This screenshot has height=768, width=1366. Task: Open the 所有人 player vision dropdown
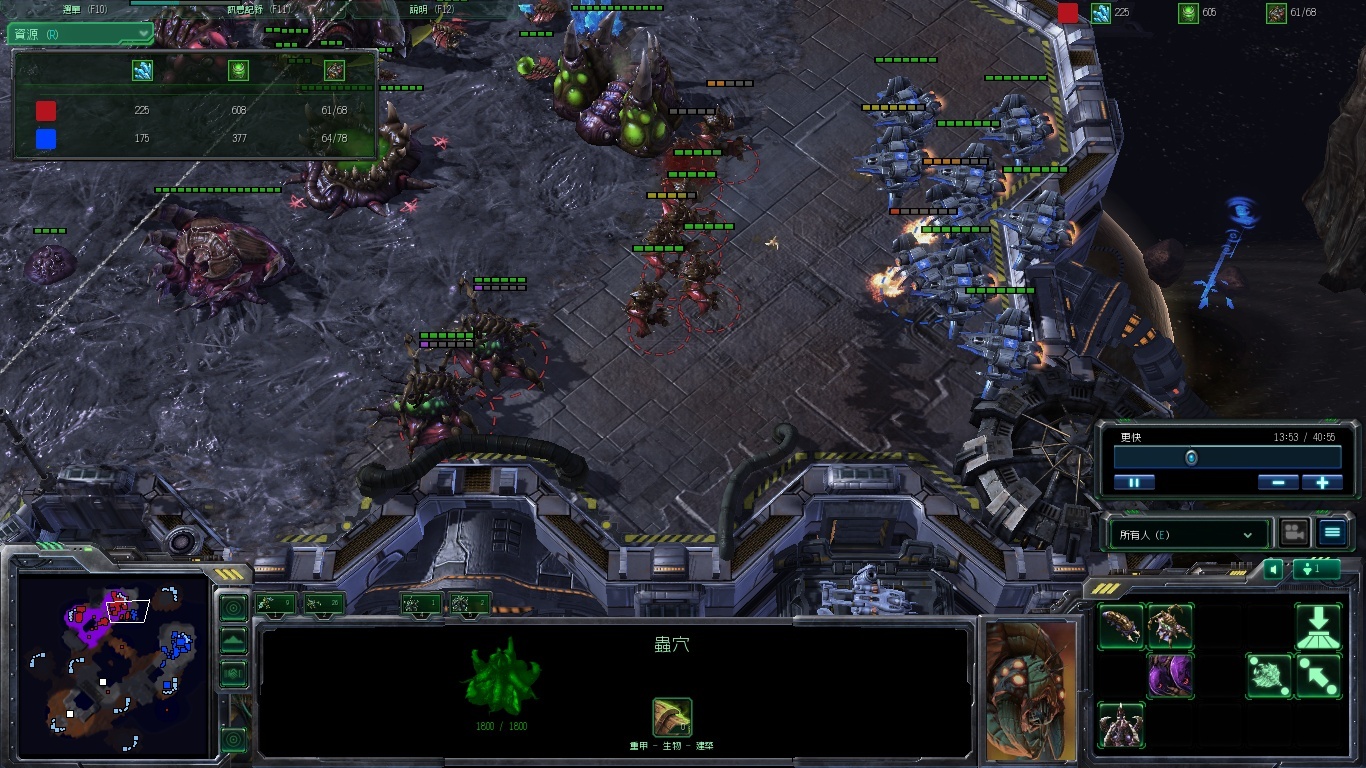(x=1187, y=535)
